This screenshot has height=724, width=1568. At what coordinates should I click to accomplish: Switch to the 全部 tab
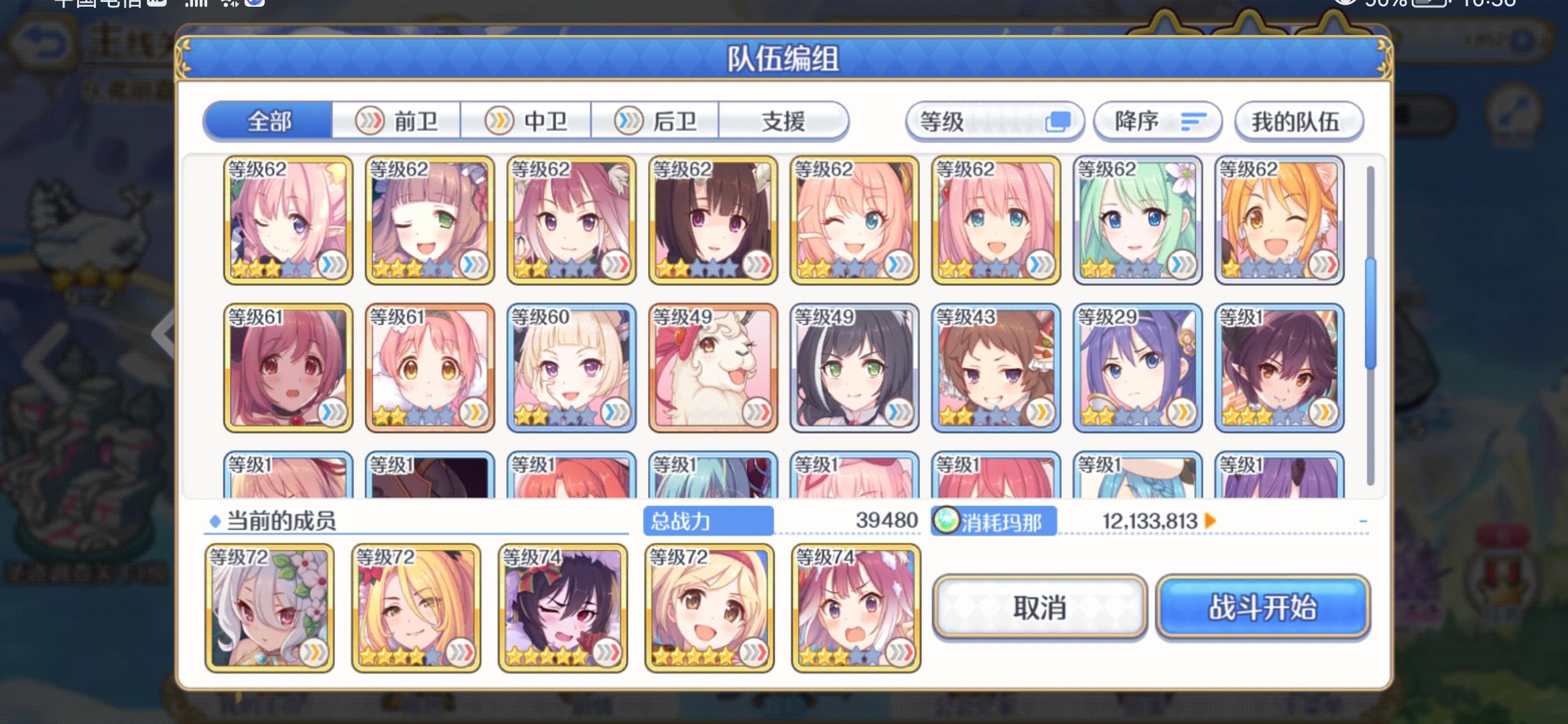click(x=269, y=121)
